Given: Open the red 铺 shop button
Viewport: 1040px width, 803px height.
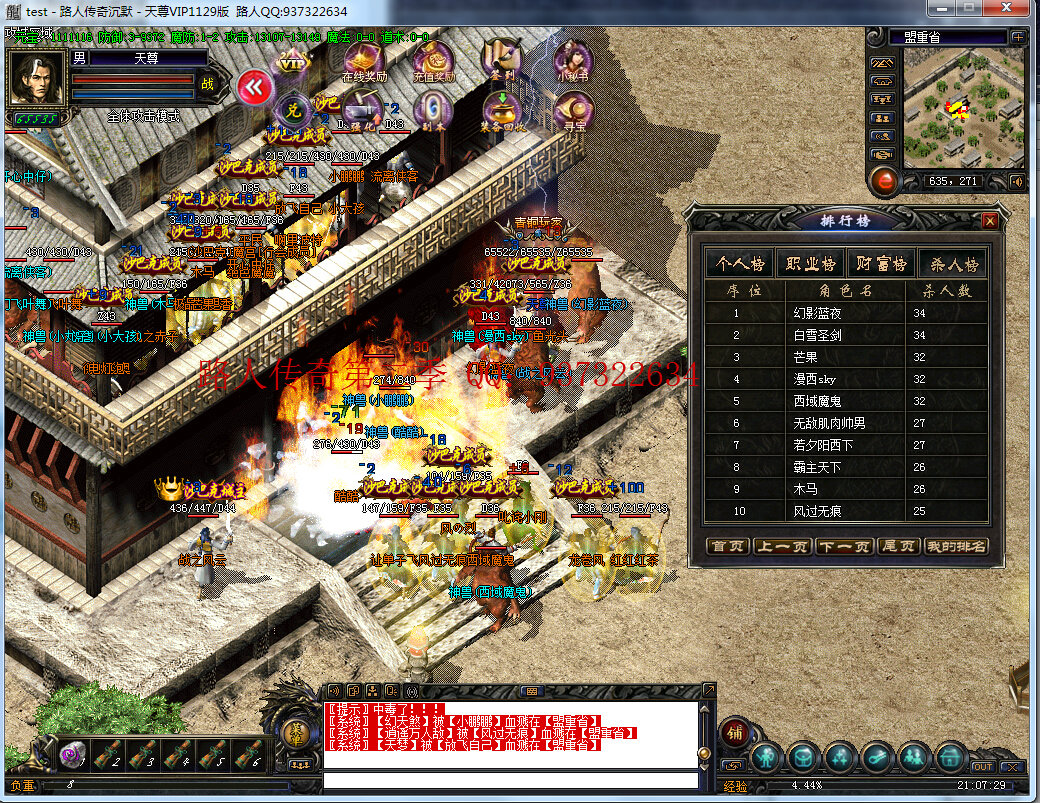Looking at the screenshot, I should [735, 732].
